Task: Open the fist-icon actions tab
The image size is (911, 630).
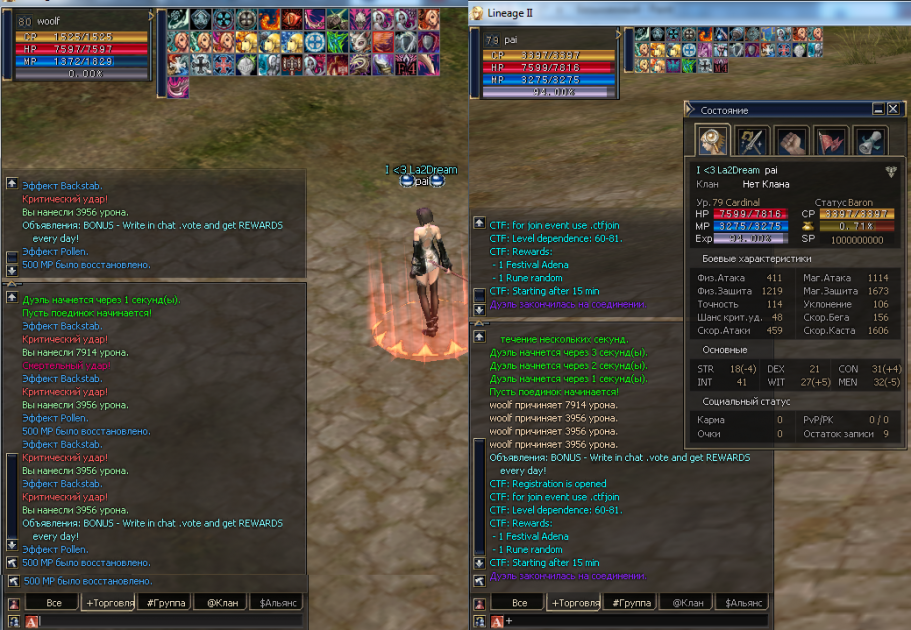Action: [791, 141]
